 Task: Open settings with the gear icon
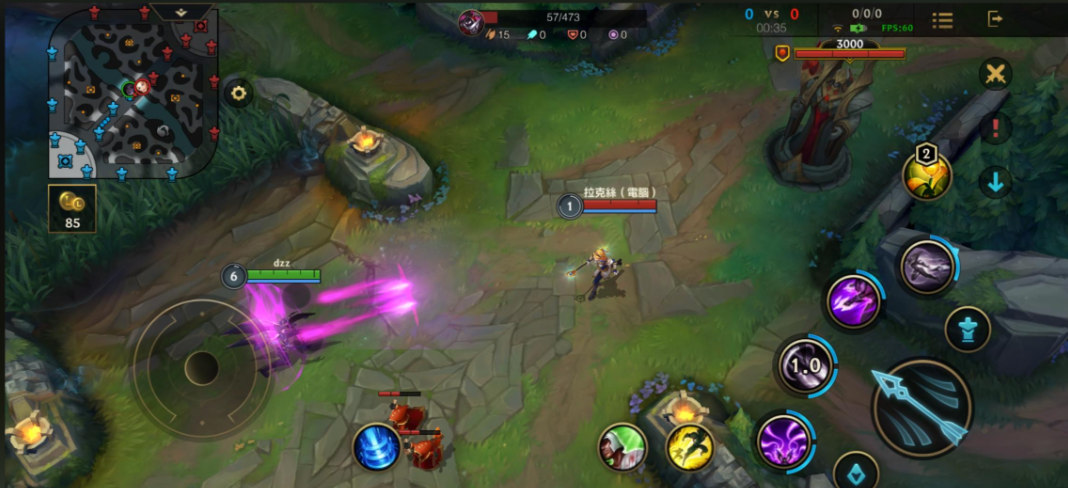(x=238, y=94)
